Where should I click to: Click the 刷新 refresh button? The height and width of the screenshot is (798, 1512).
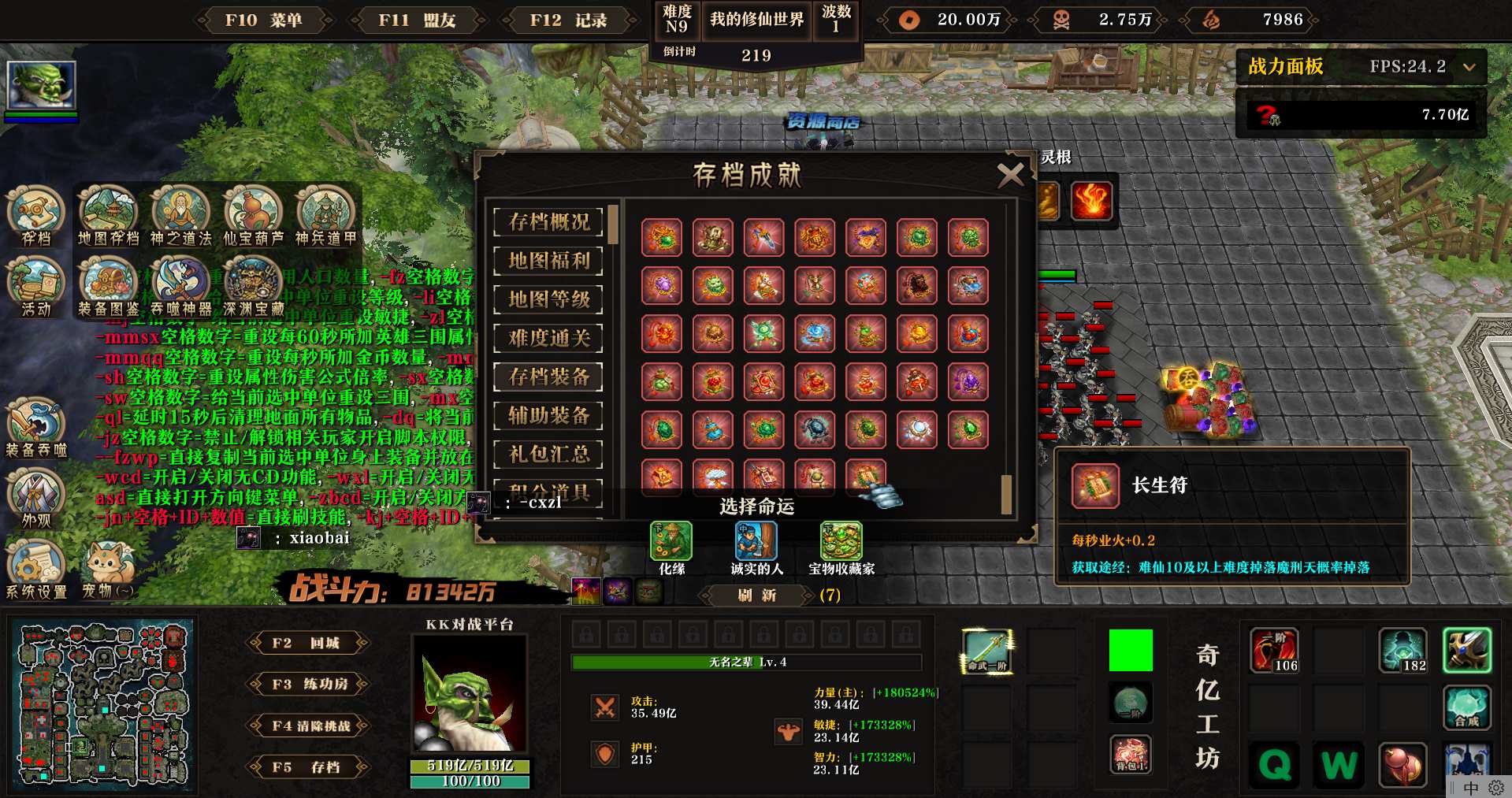coord(757,596)
